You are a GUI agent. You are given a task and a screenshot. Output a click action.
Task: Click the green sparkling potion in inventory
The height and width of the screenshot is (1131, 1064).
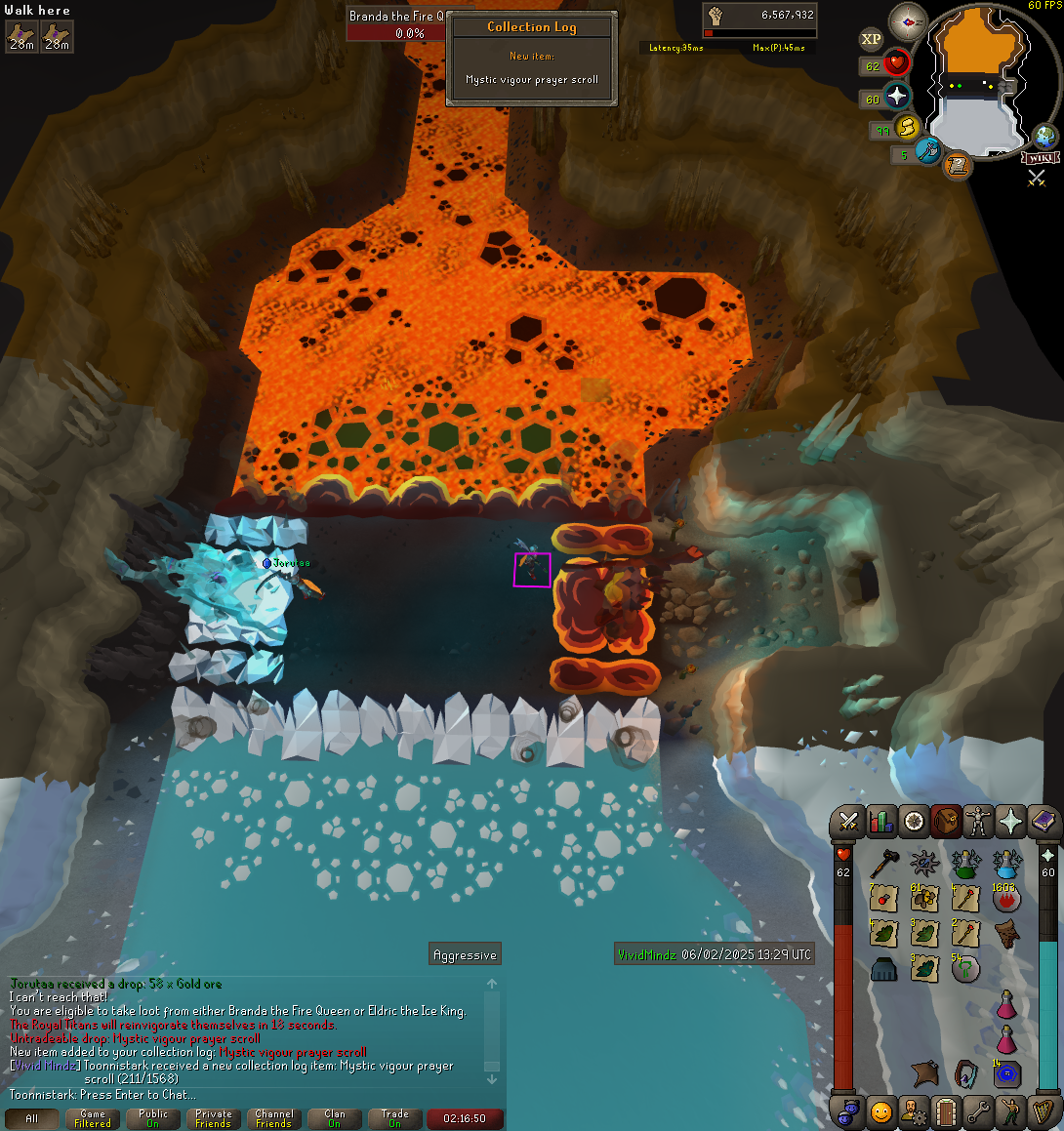pos(965,863)
